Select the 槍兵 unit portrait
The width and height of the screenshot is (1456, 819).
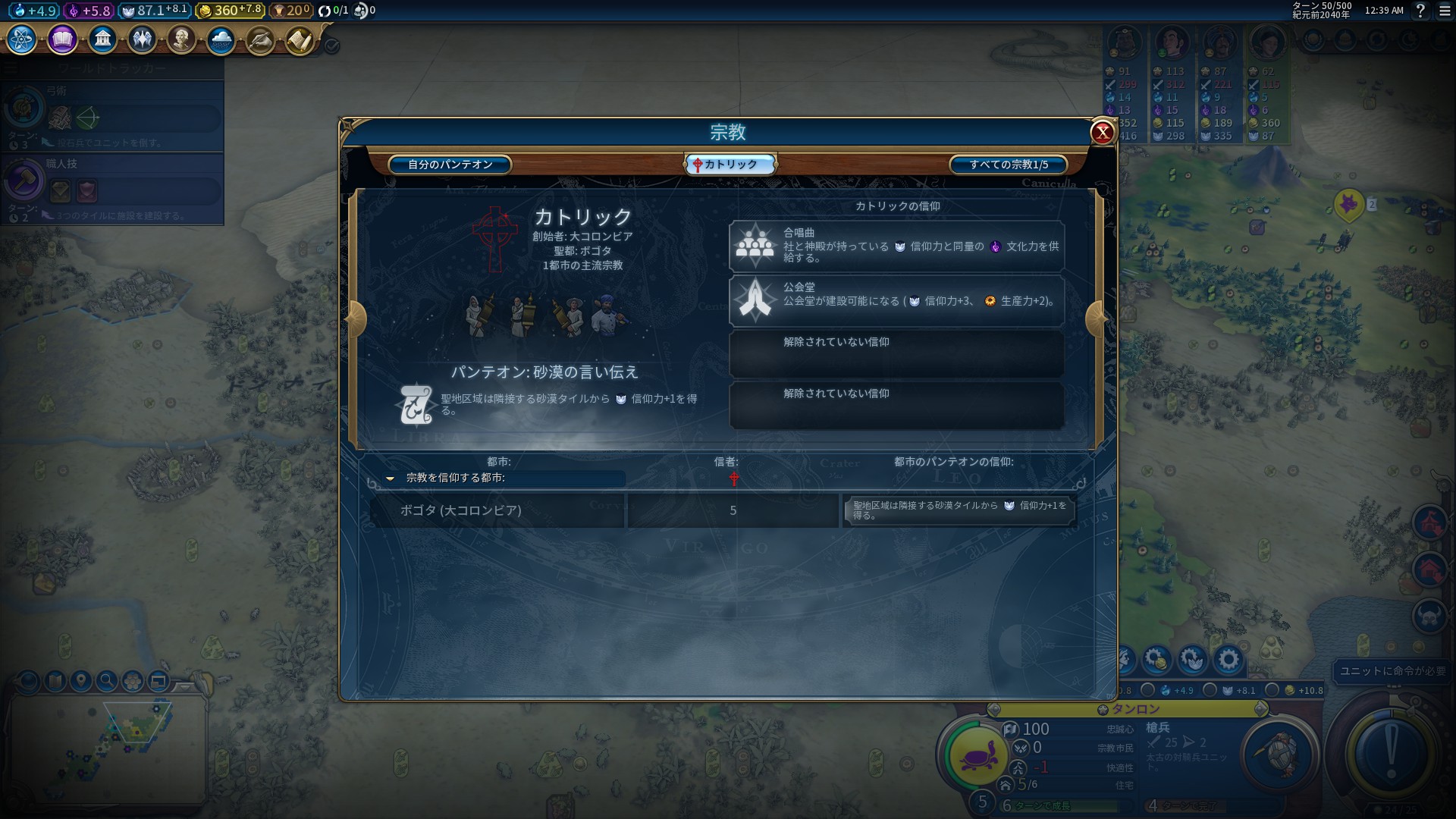[1279, 755]
